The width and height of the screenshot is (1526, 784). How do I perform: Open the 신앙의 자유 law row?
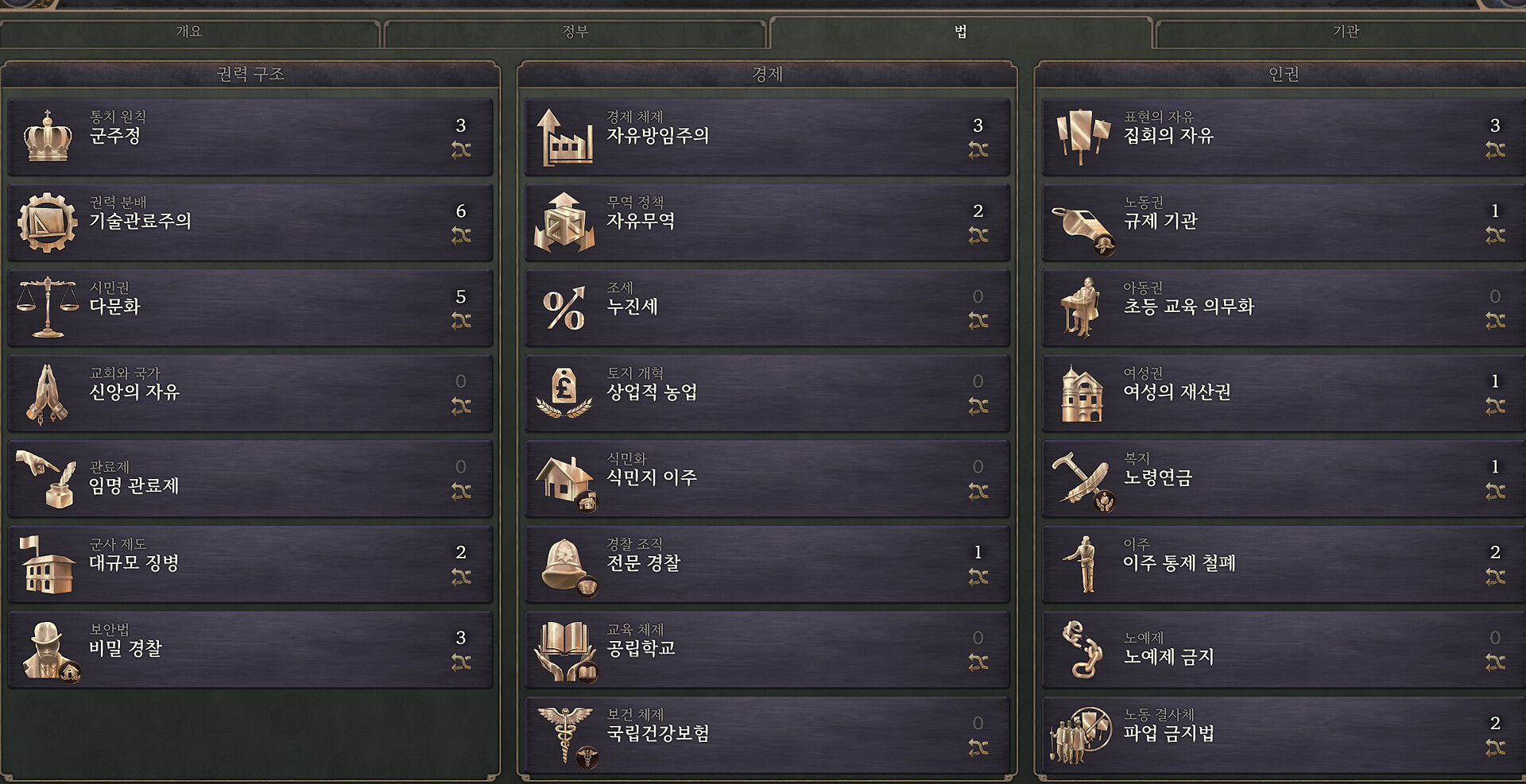pyautogui.click(x=250, y=393)
